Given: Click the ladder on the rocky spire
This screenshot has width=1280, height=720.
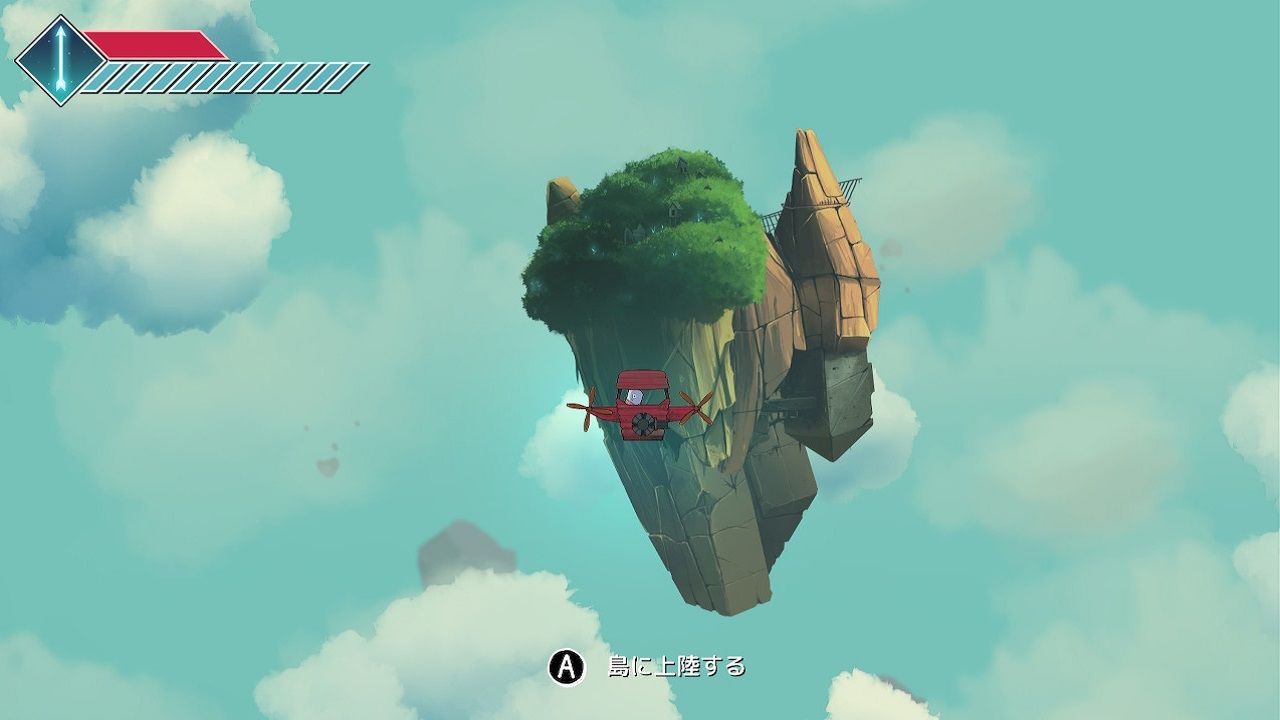Looking at the screenshot, I should point(773,221).
